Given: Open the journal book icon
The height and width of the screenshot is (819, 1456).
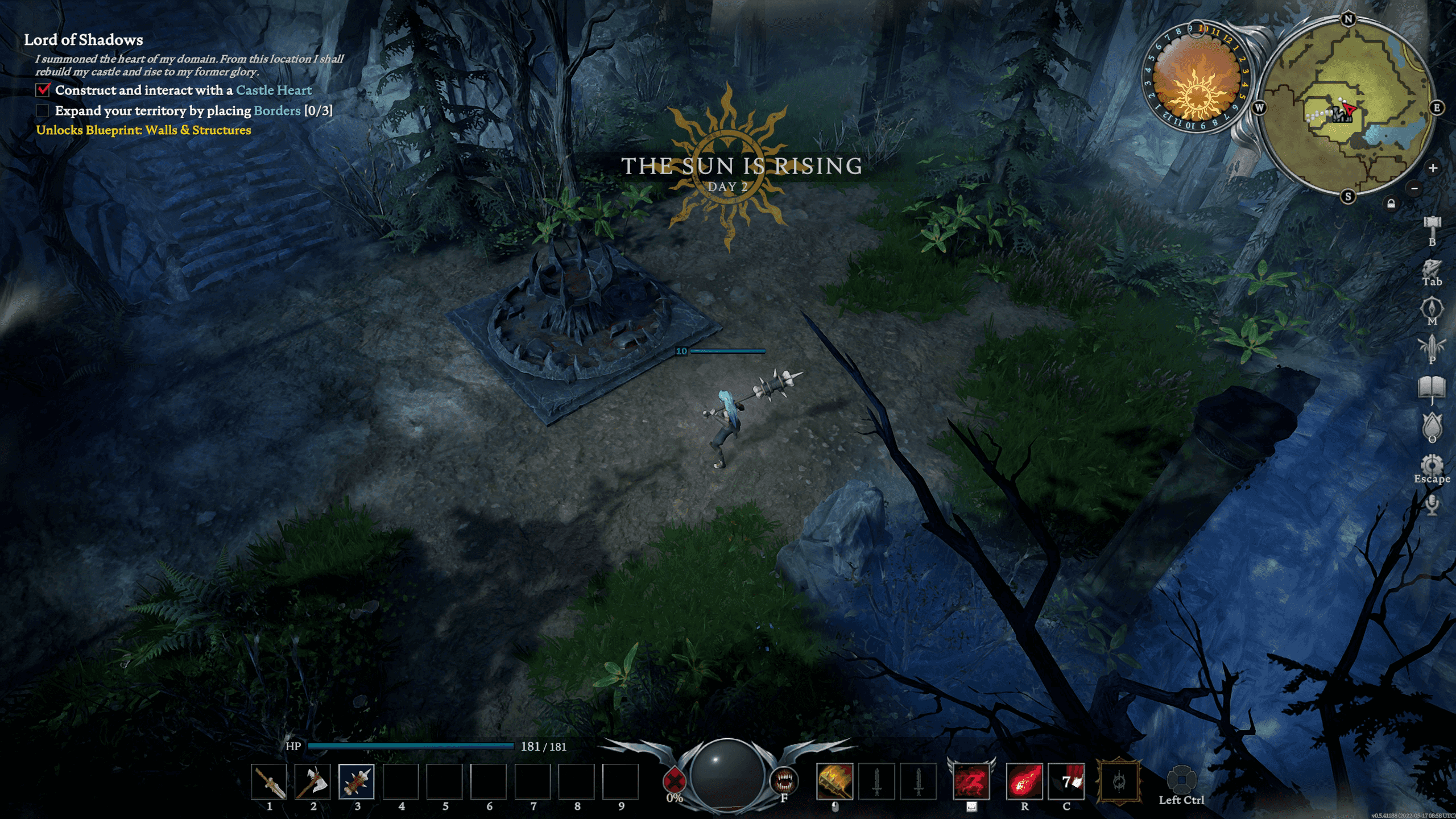Looking at the screenshot, I should click(x=1432, y=388).
